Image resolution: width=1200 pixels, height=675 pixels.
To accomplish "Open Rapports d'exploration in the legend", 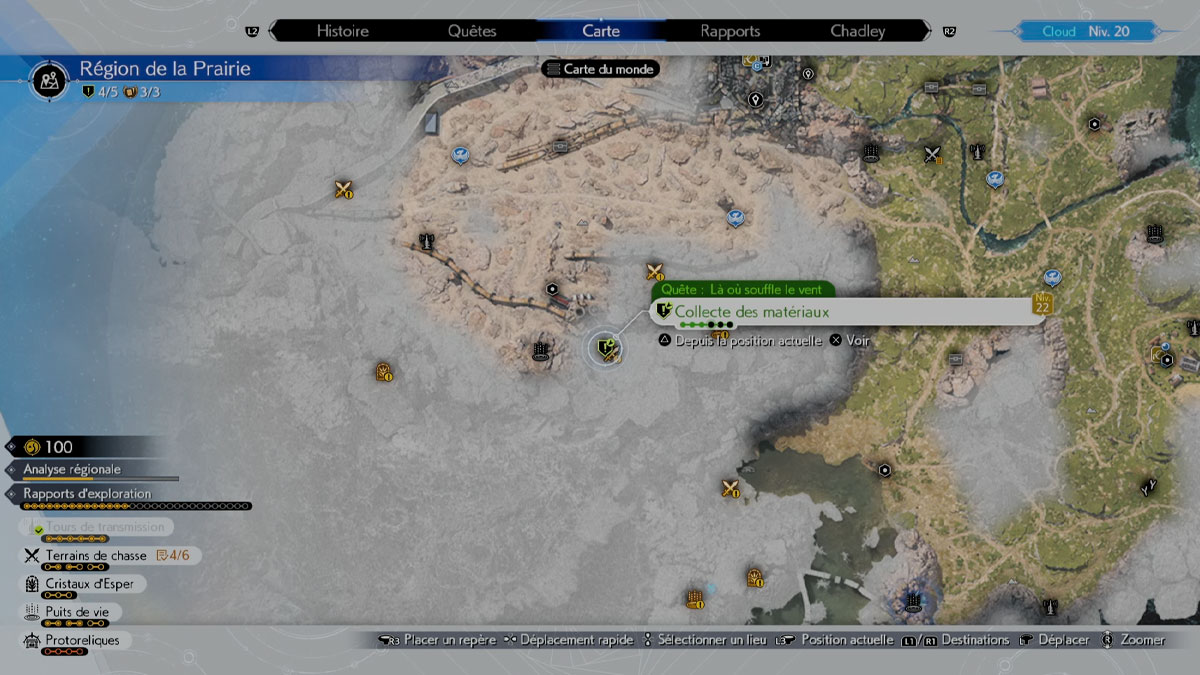I will (x=87, y=494).
